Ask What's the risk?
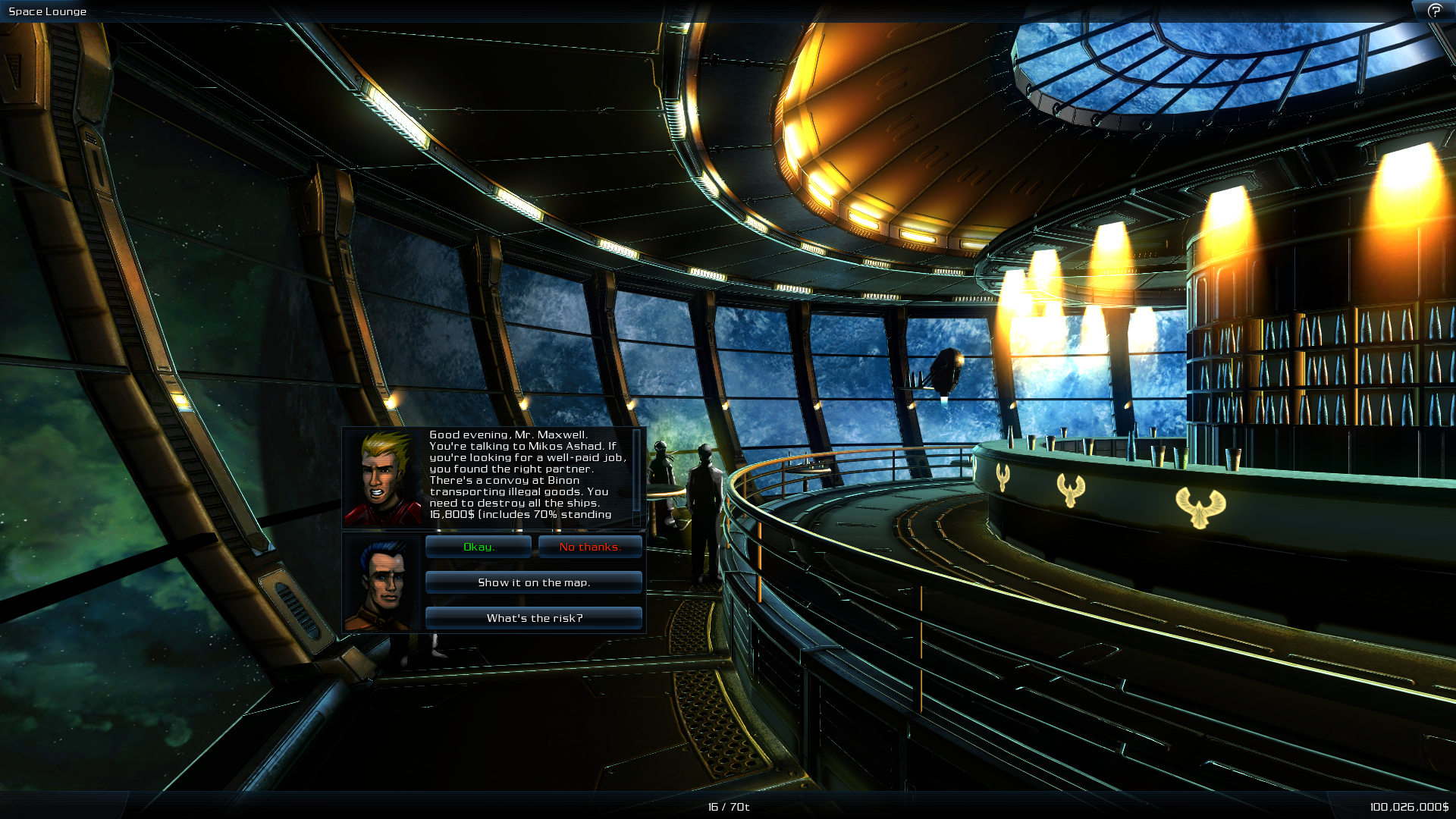 coord(533,617)
